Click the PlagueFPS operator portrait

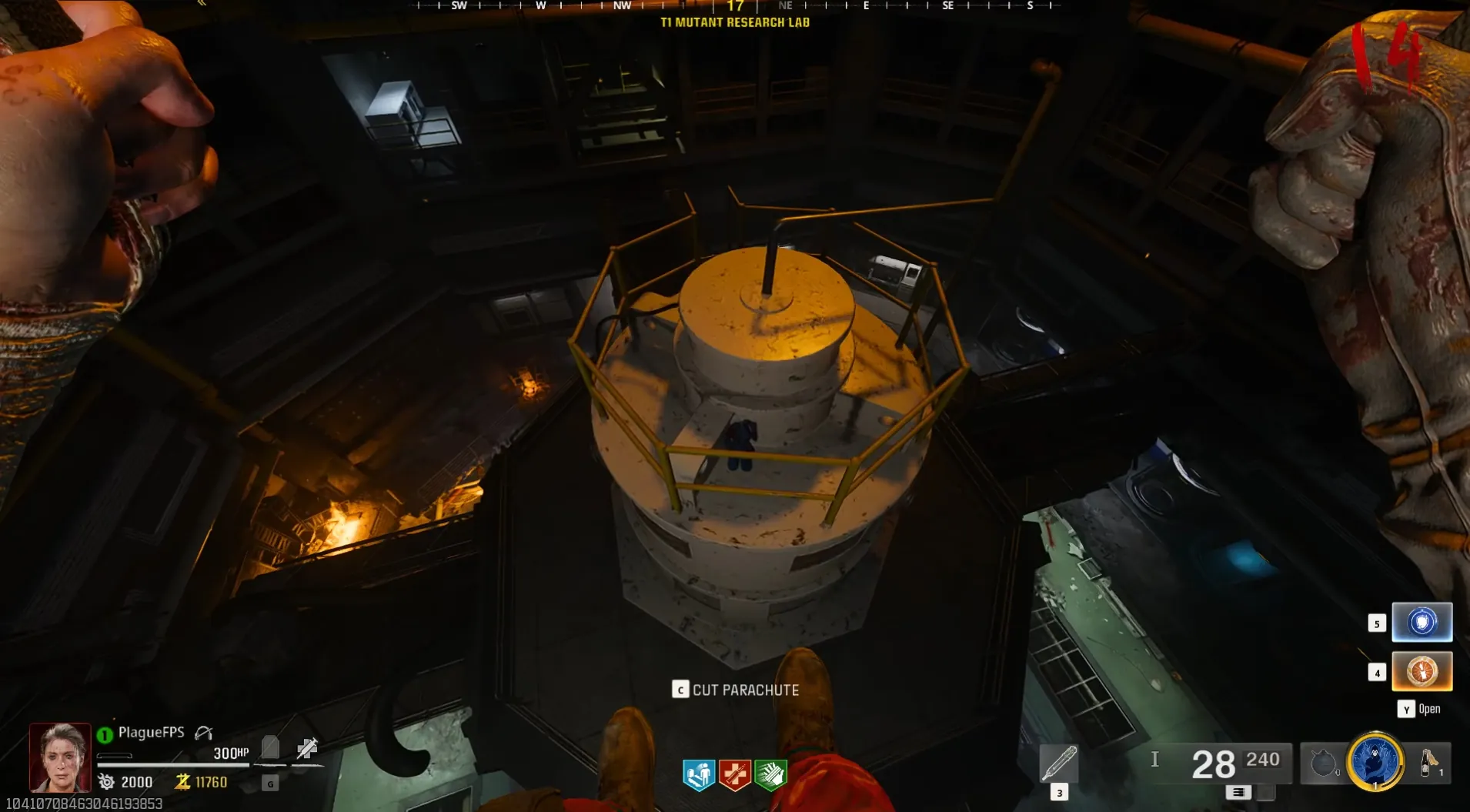coord(60,757)
